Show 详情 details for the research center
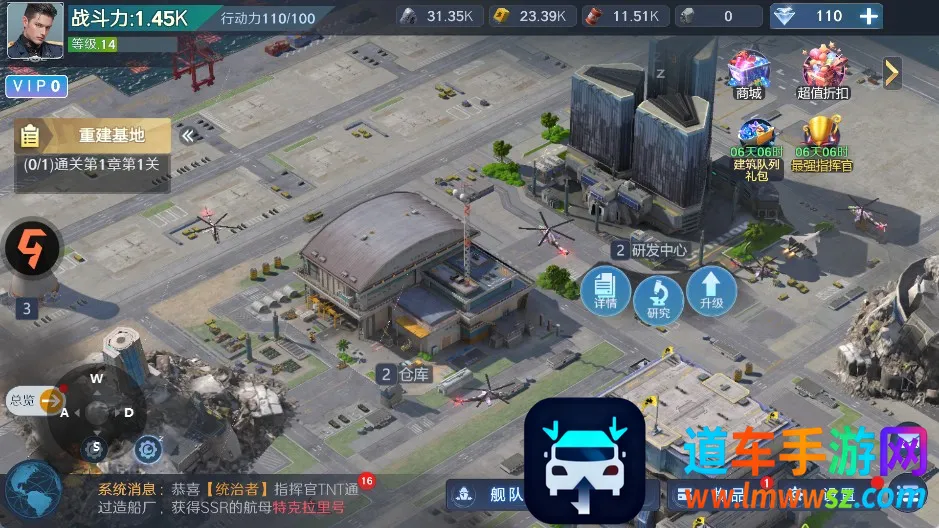This screenshot has width=939, height=528. (605, 291)
